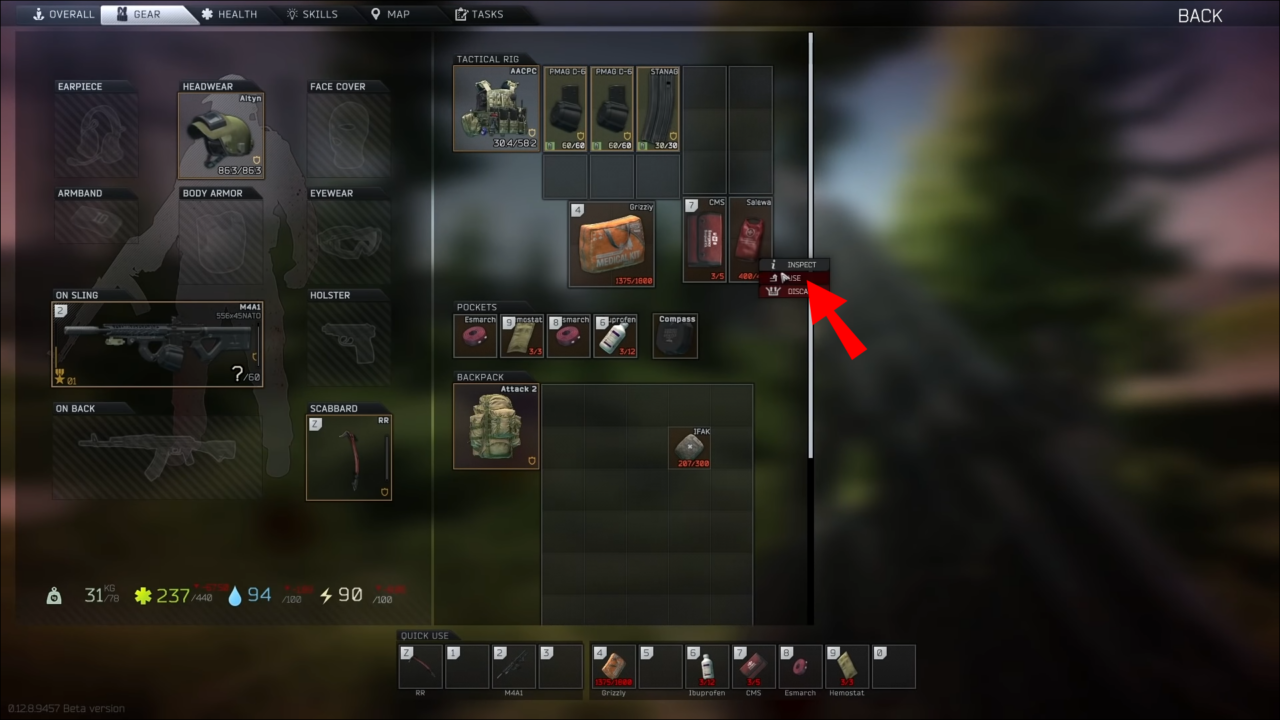
Task: Click the Esmarch tourniquet in pockets
Action: click(x=475, y=335)
